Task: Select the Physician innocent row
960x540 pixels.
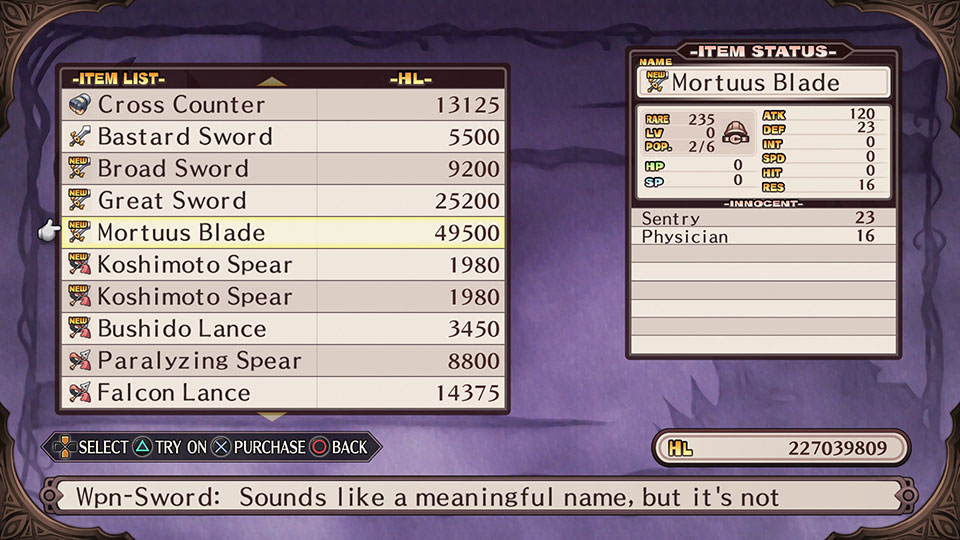Action: pos(762,237)
